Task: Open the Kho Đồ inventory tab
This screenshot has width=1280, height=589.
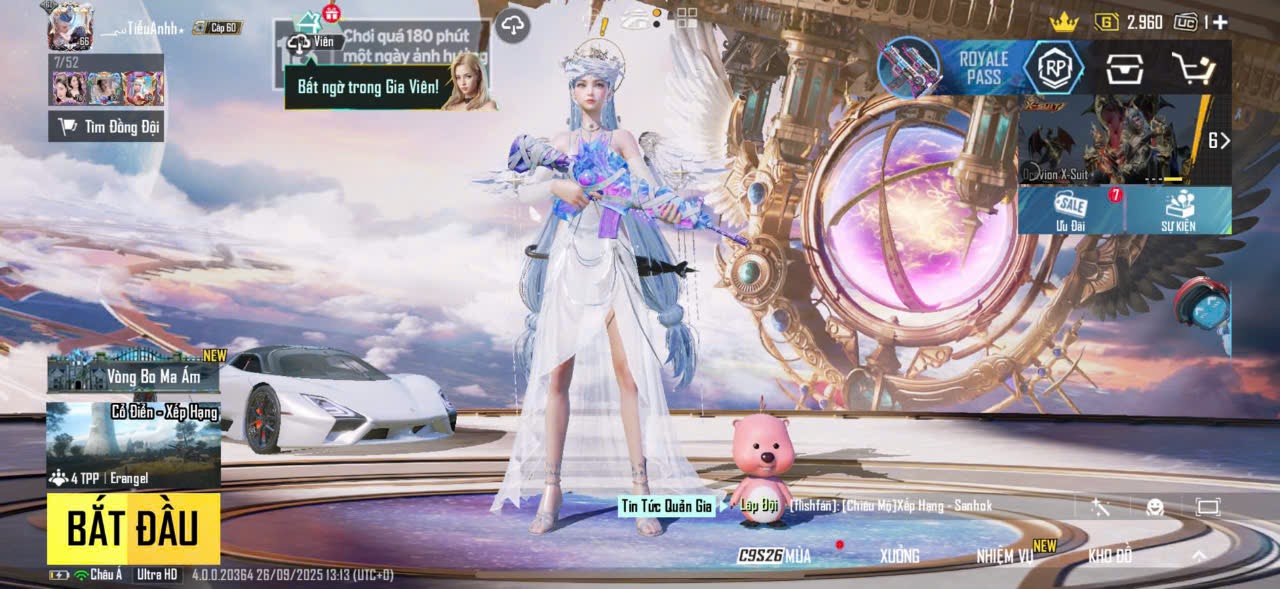Action: tap(1110, 556)
